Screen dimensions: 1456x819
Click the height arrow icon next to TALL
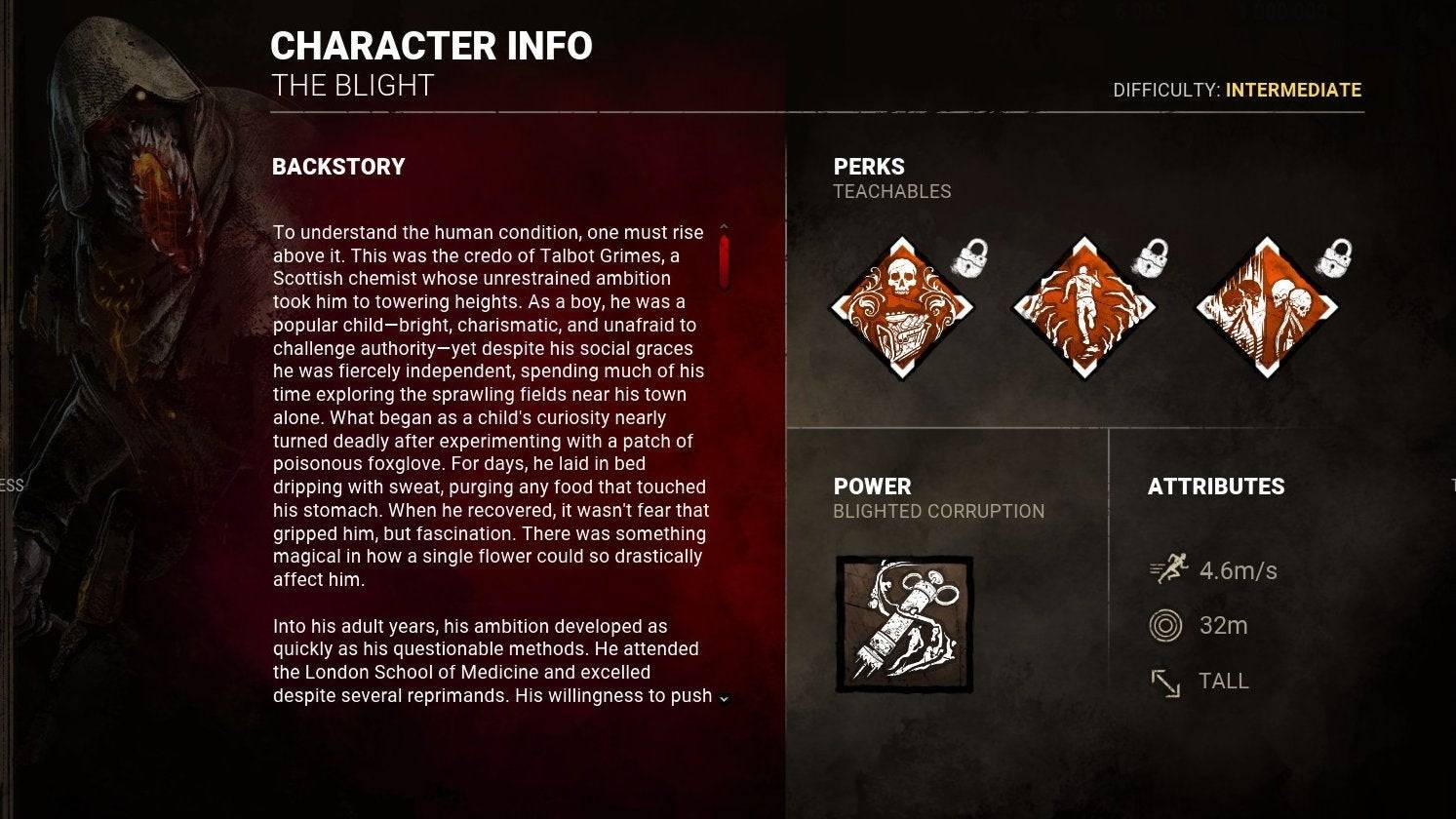tap(1167, 681)
